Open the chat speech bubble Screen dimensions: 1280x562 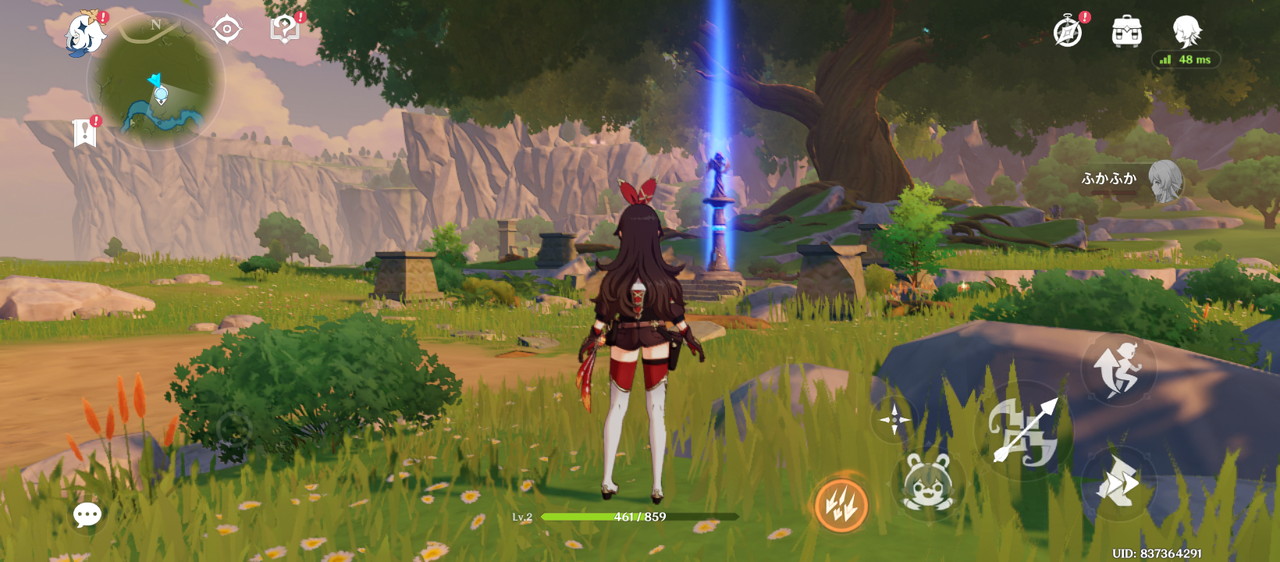[87, 515]
